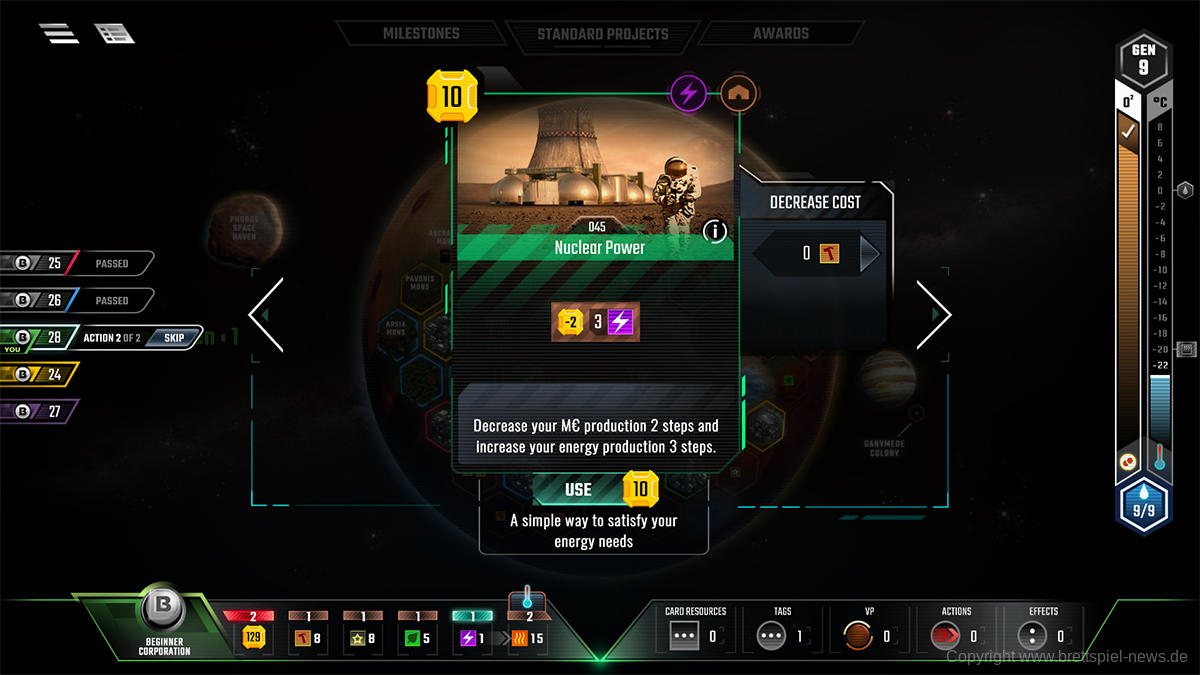View played tags summary
This screenshot has height=675, width=1200.
tap(782, 634)
